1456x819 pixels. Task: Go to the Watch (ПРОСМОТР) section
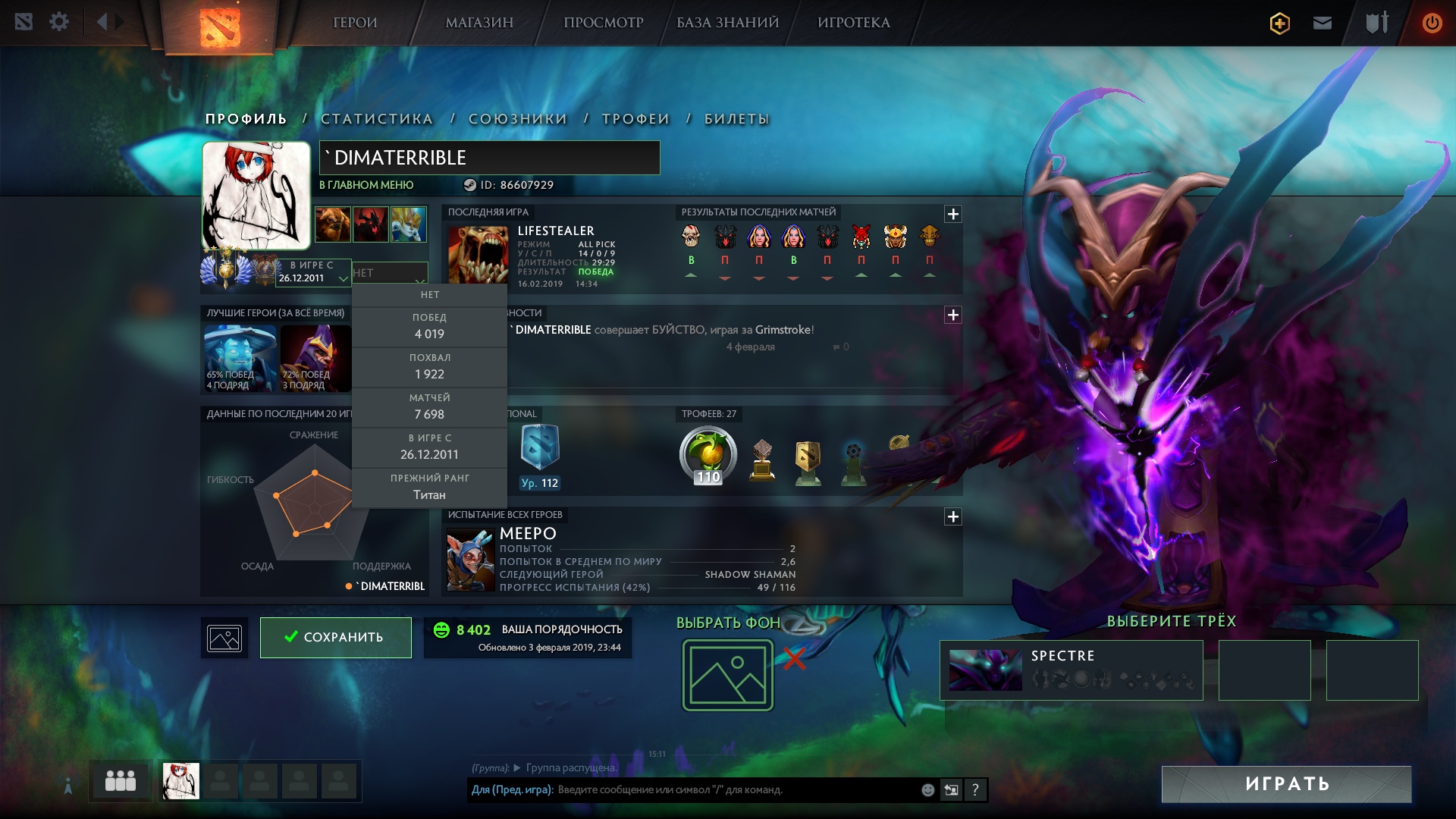(603, 23)
